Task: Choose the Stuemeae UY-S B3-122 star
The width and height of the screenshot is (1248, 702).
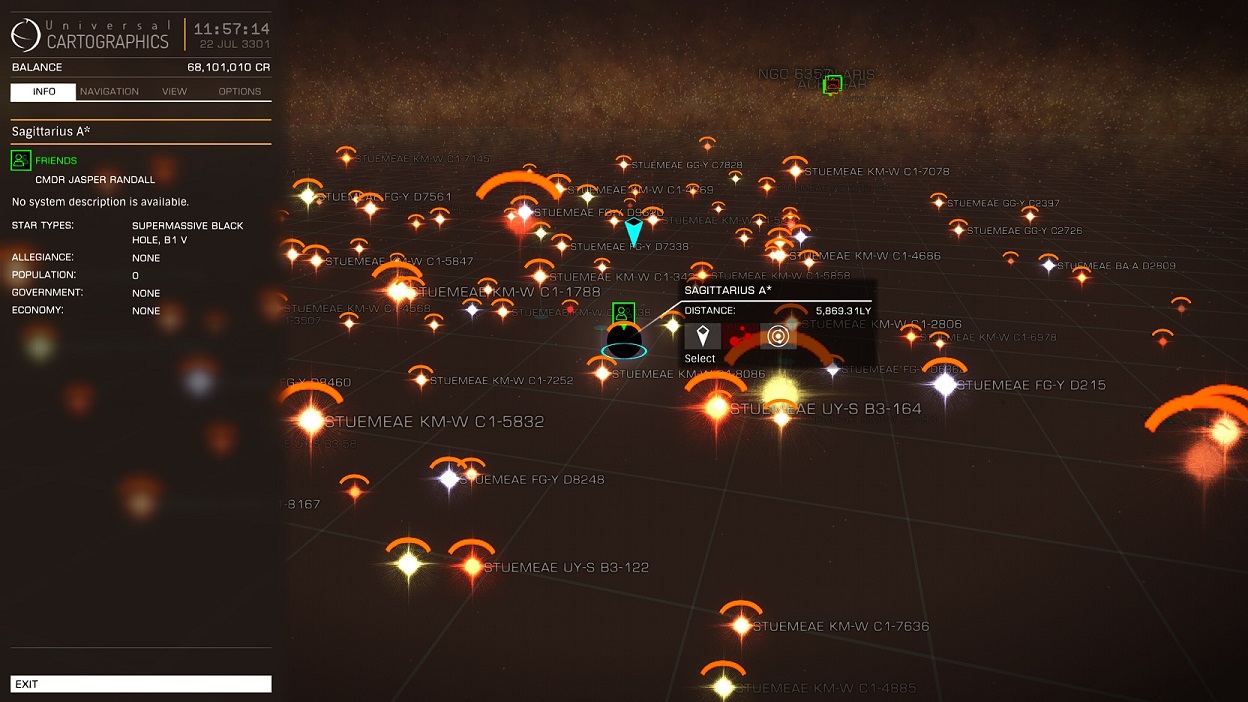Action: 471,566
